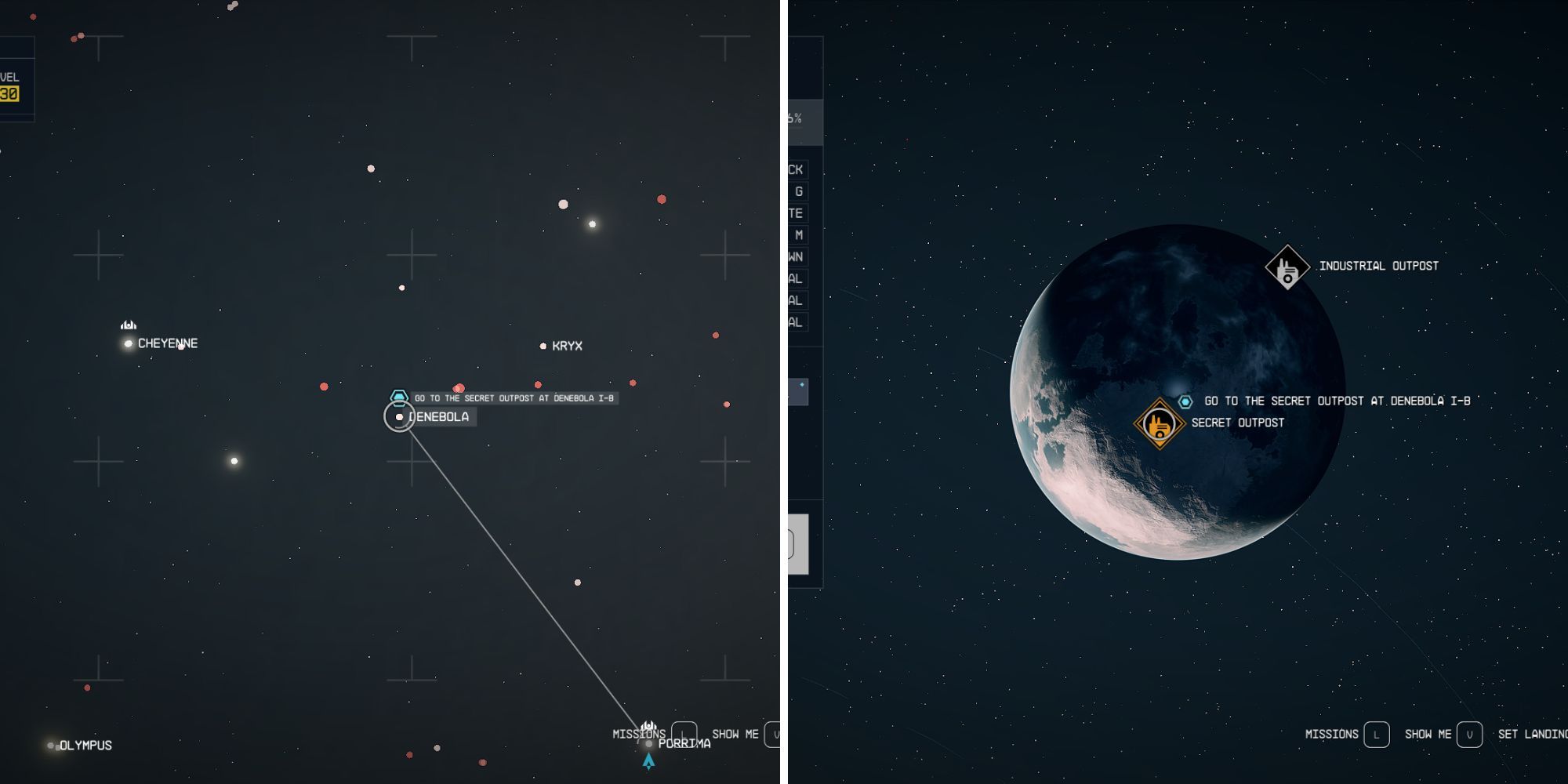1568x784 pixels.
Task: Click the settlement icon above Cheyenne
Action: 128,325
